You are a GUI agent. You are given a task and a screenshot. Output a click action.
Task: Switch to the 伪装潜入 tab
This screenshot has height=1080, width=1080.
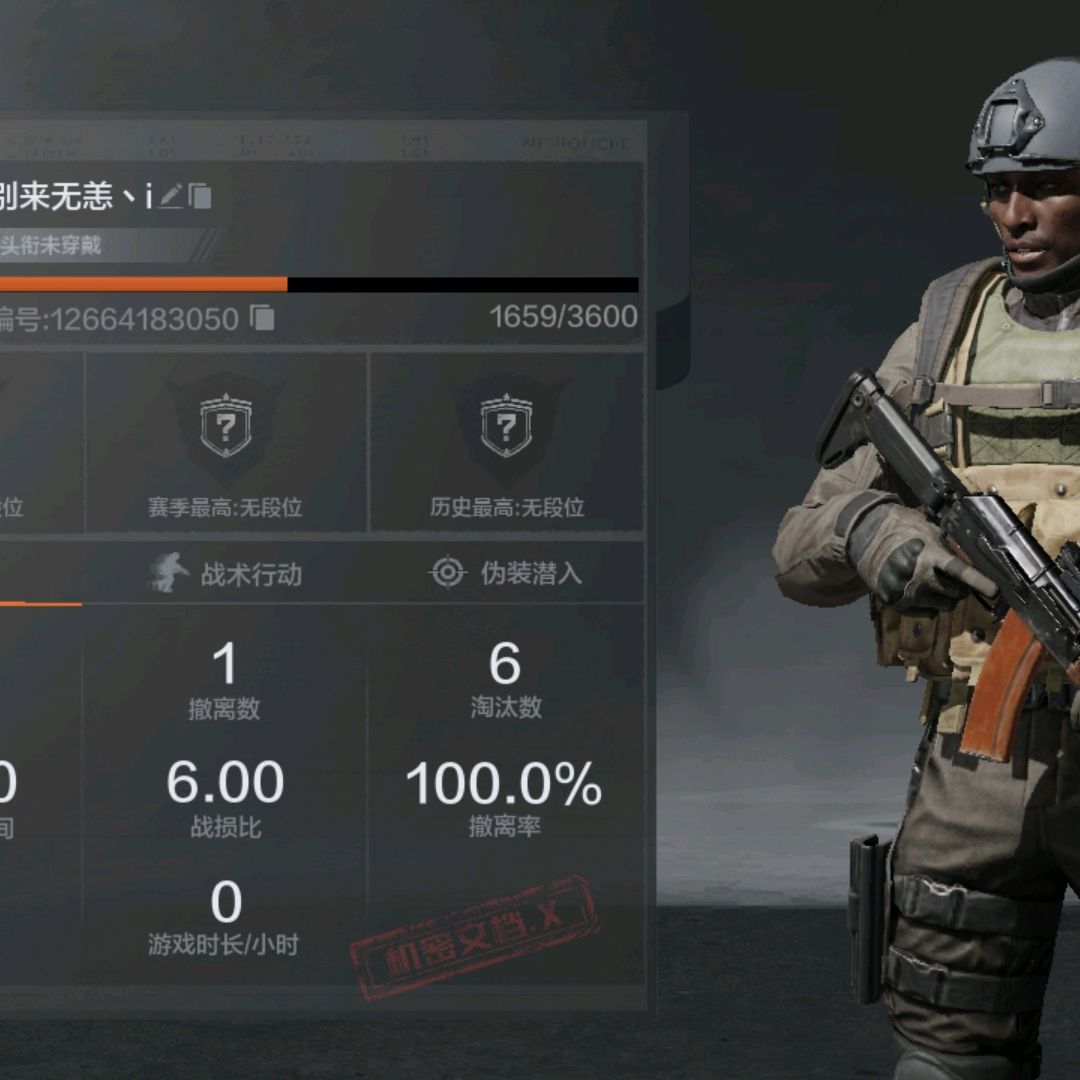tap(506, 574)
